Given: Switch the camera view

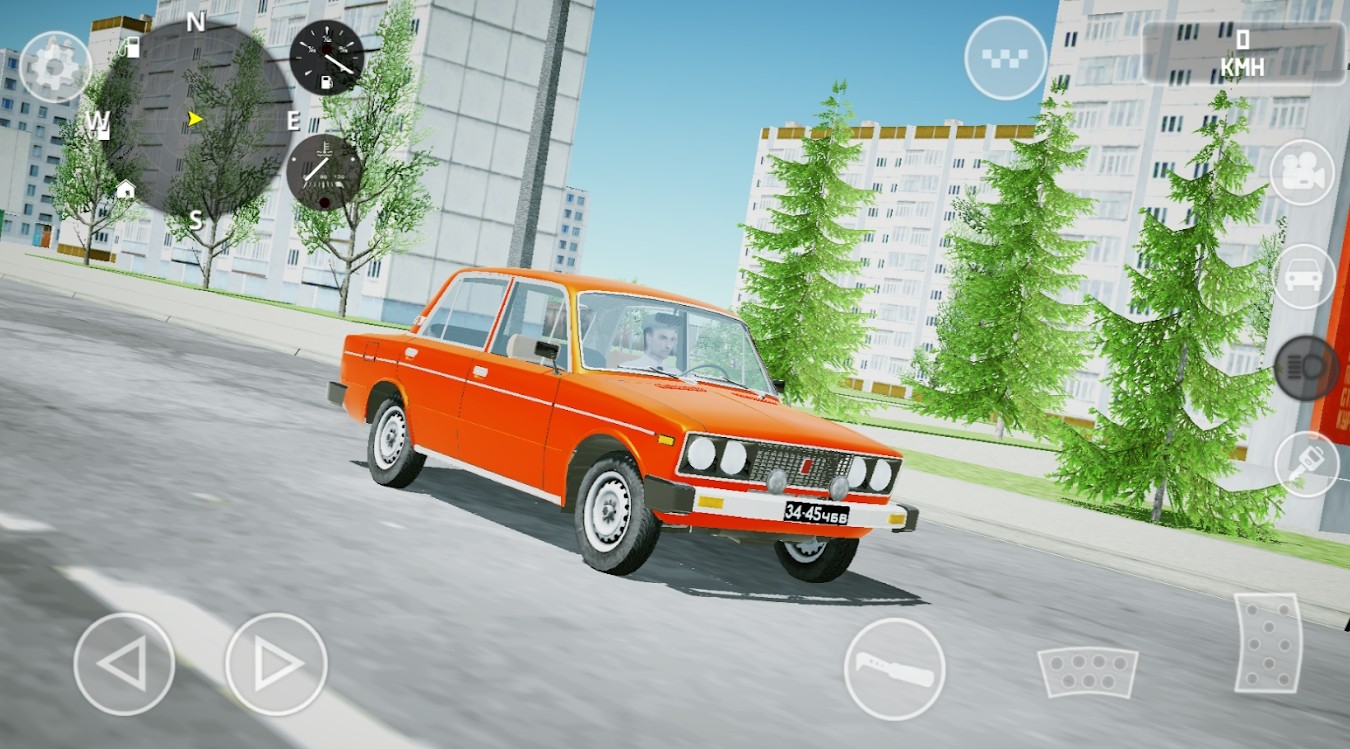Looking at the screenshot, I should [1302, 174].
